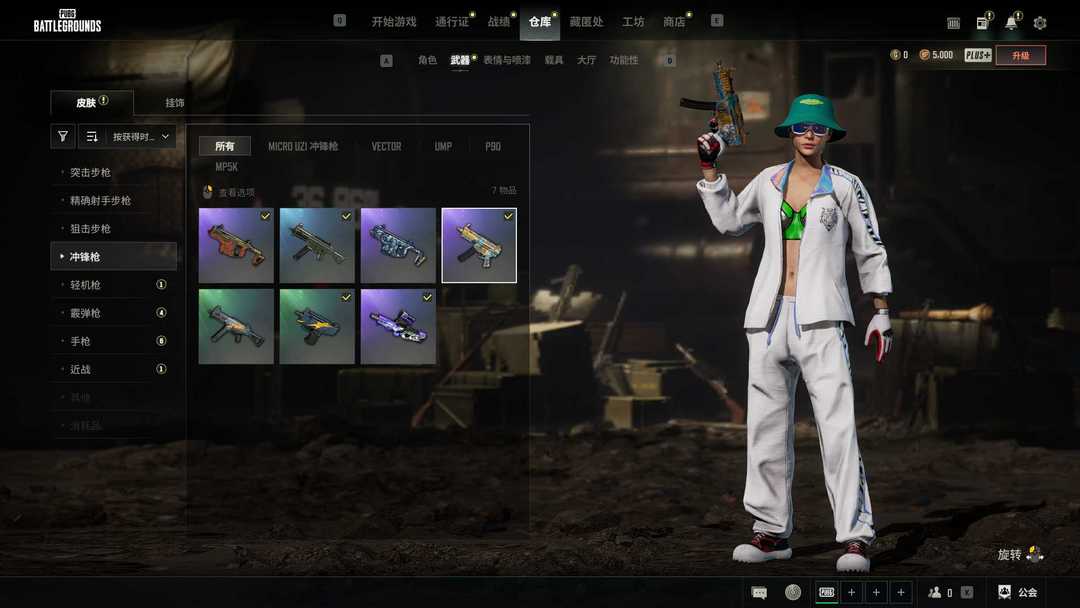The width and height of the screenshot is (1080, 608).
Task: Click the funnel filter button
Action: [63, 137]
